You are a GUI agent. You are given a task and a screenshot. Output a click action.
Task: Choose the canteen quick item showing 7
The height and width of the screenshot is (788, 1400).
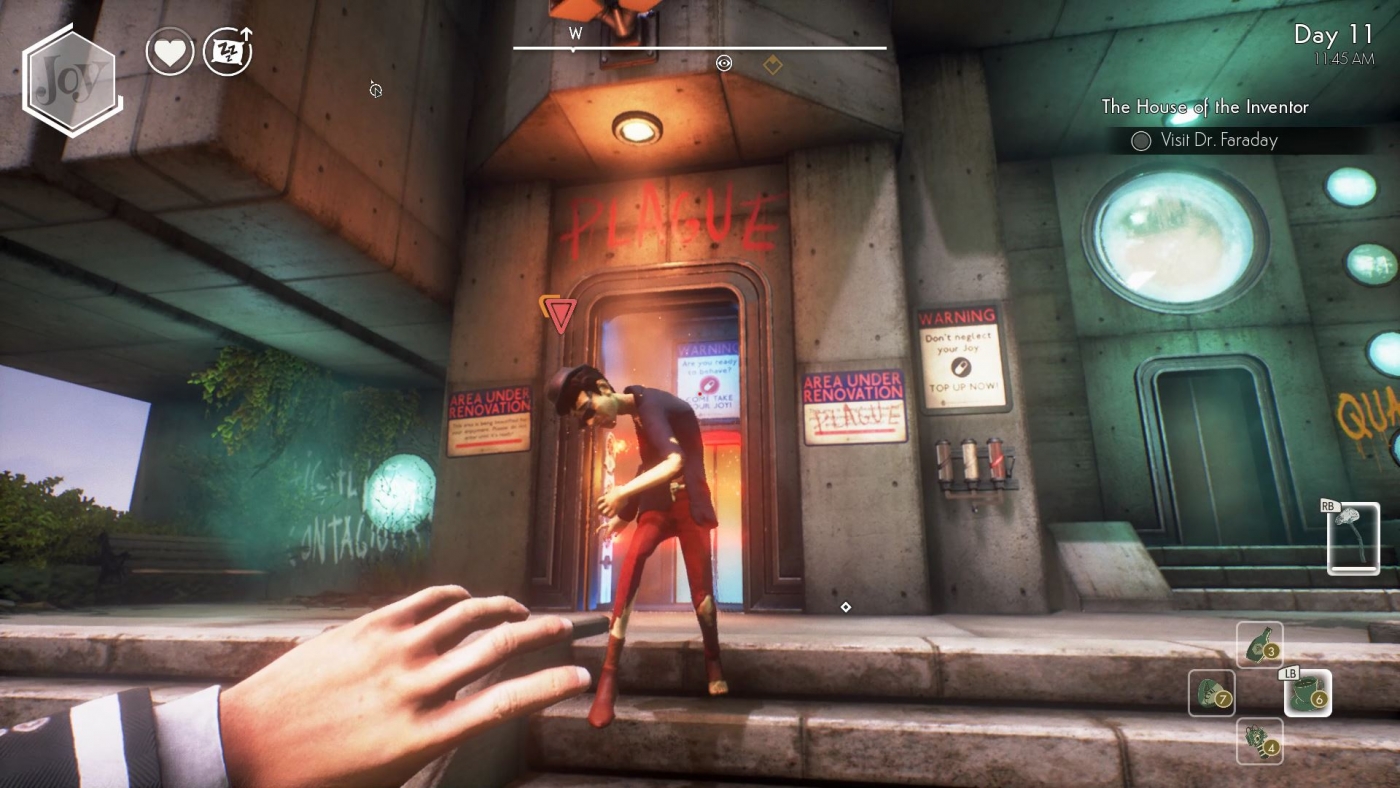1211,693
